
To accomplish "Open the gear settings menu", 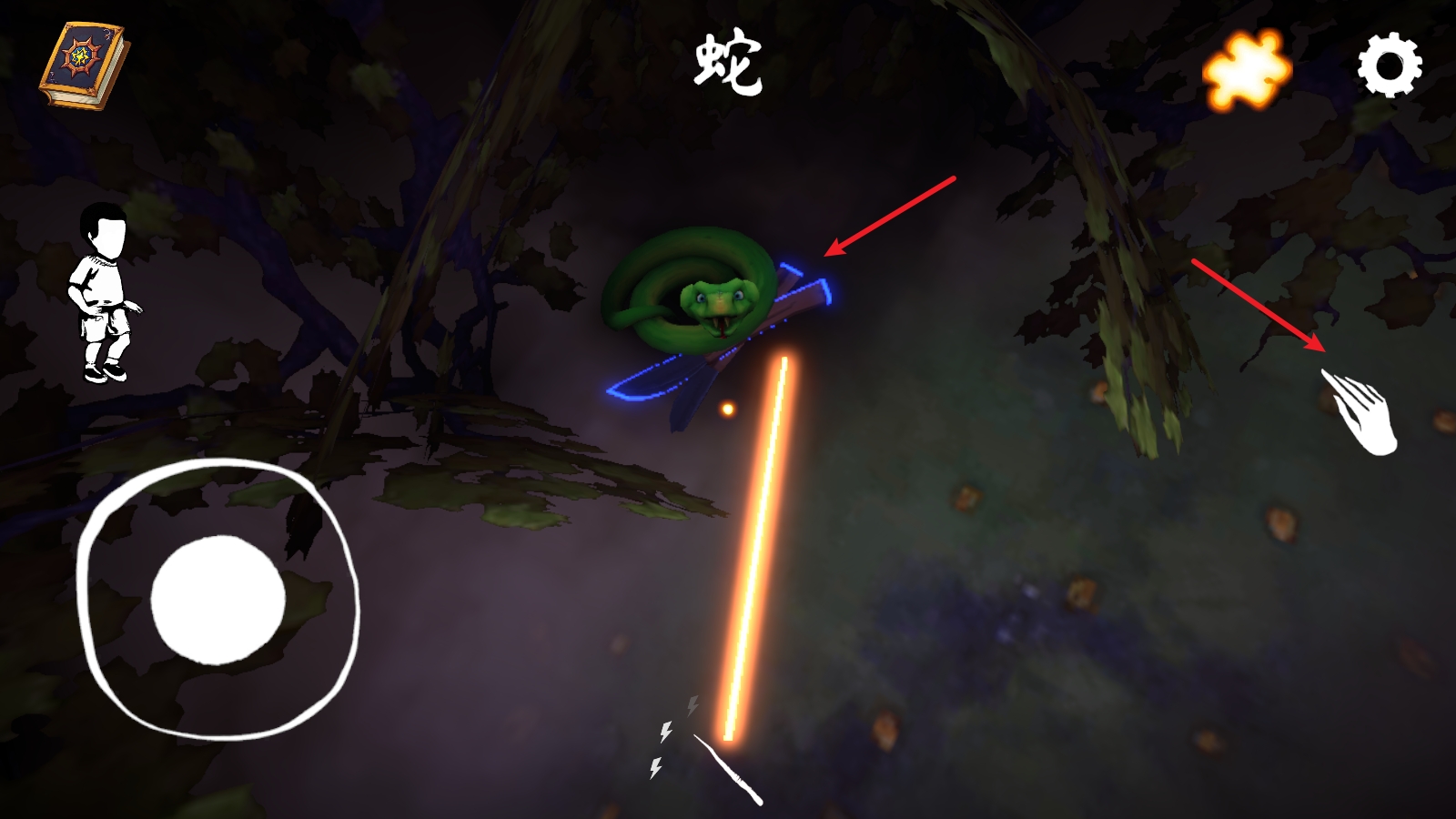I will pyautogui.click(x=1390, y=65).
